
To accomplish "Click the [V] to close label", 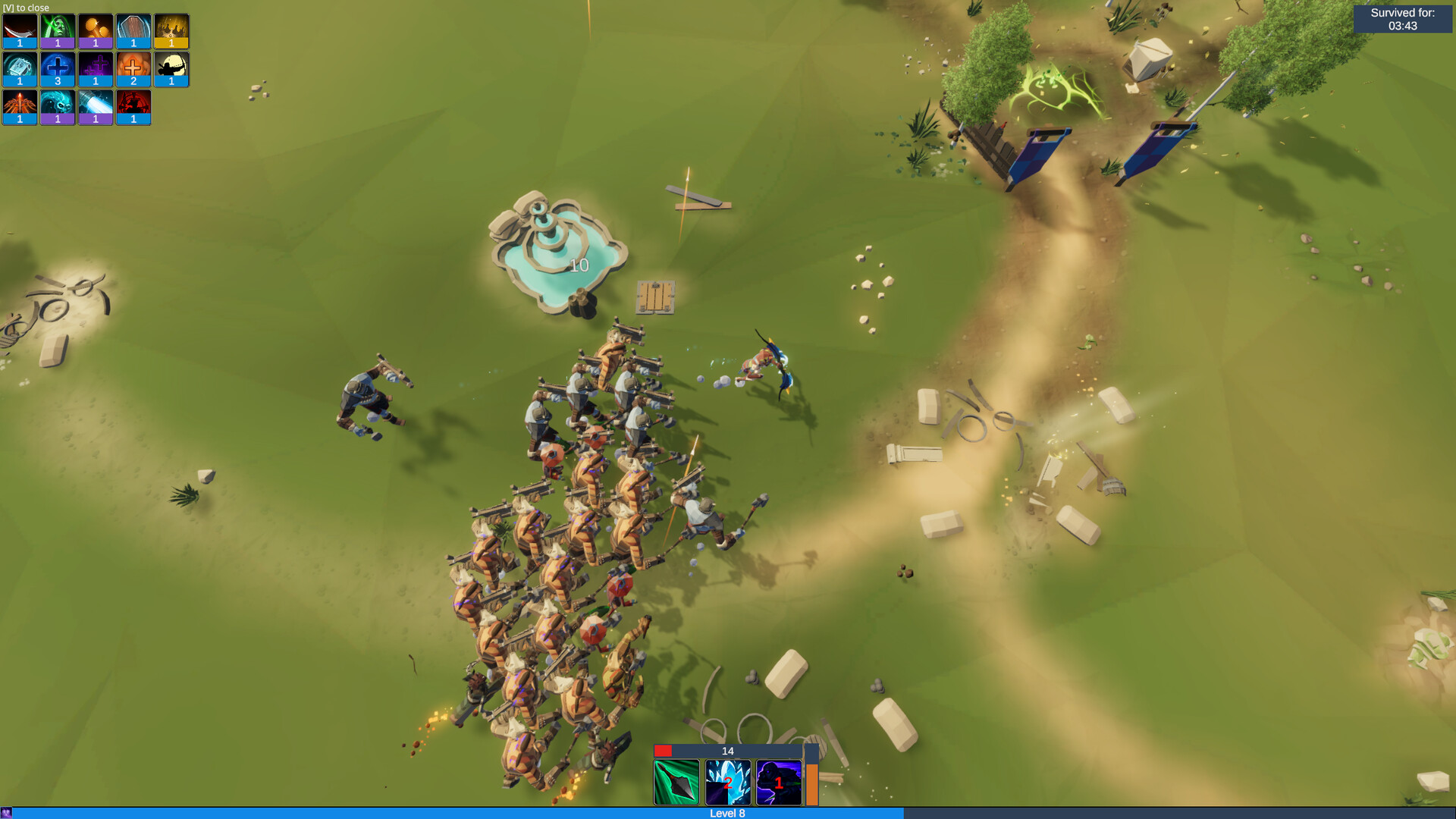I will pyautogui.click(x=26, y=7).
